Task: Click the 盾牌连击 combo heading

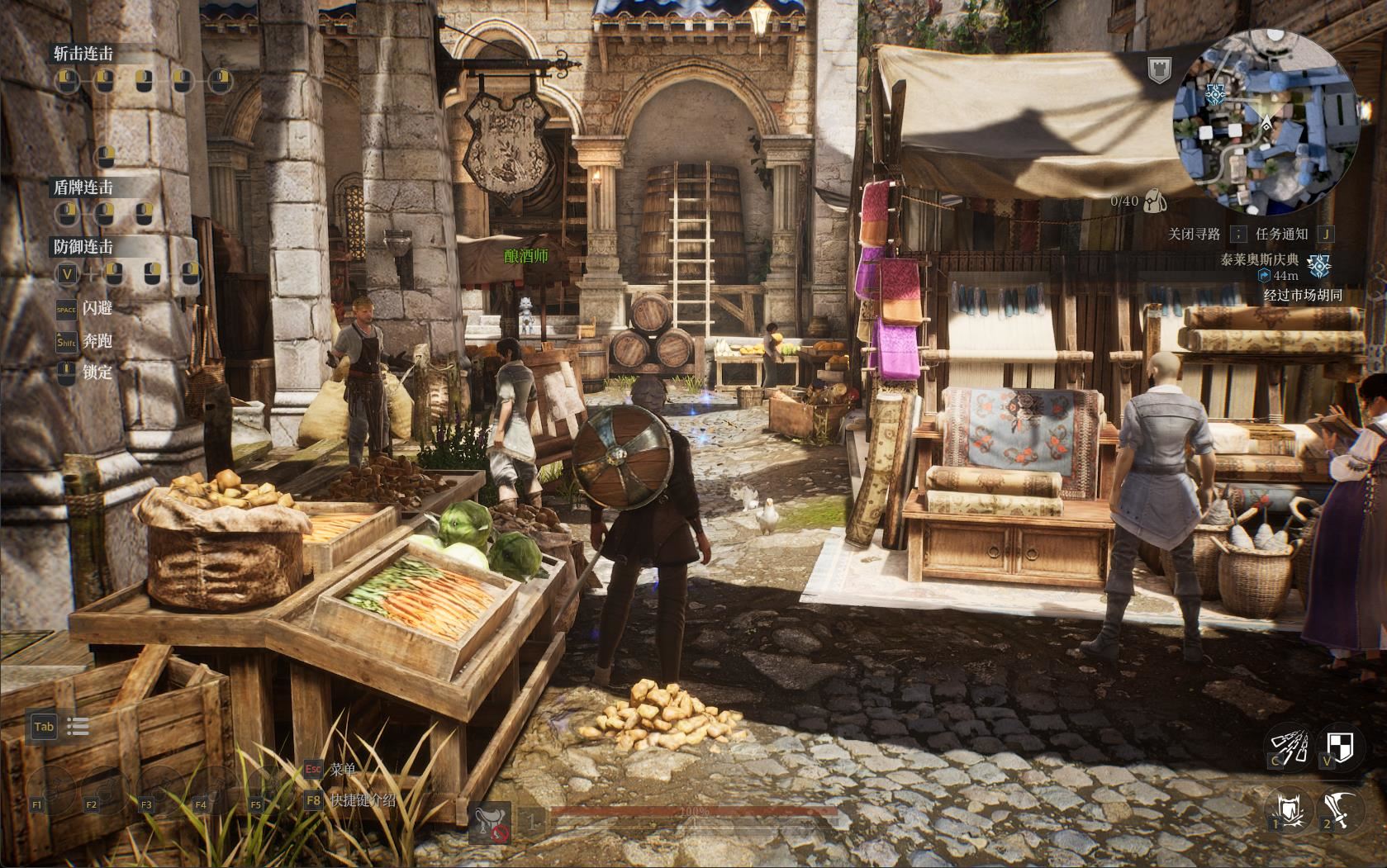Action: [x=83, y=187]
